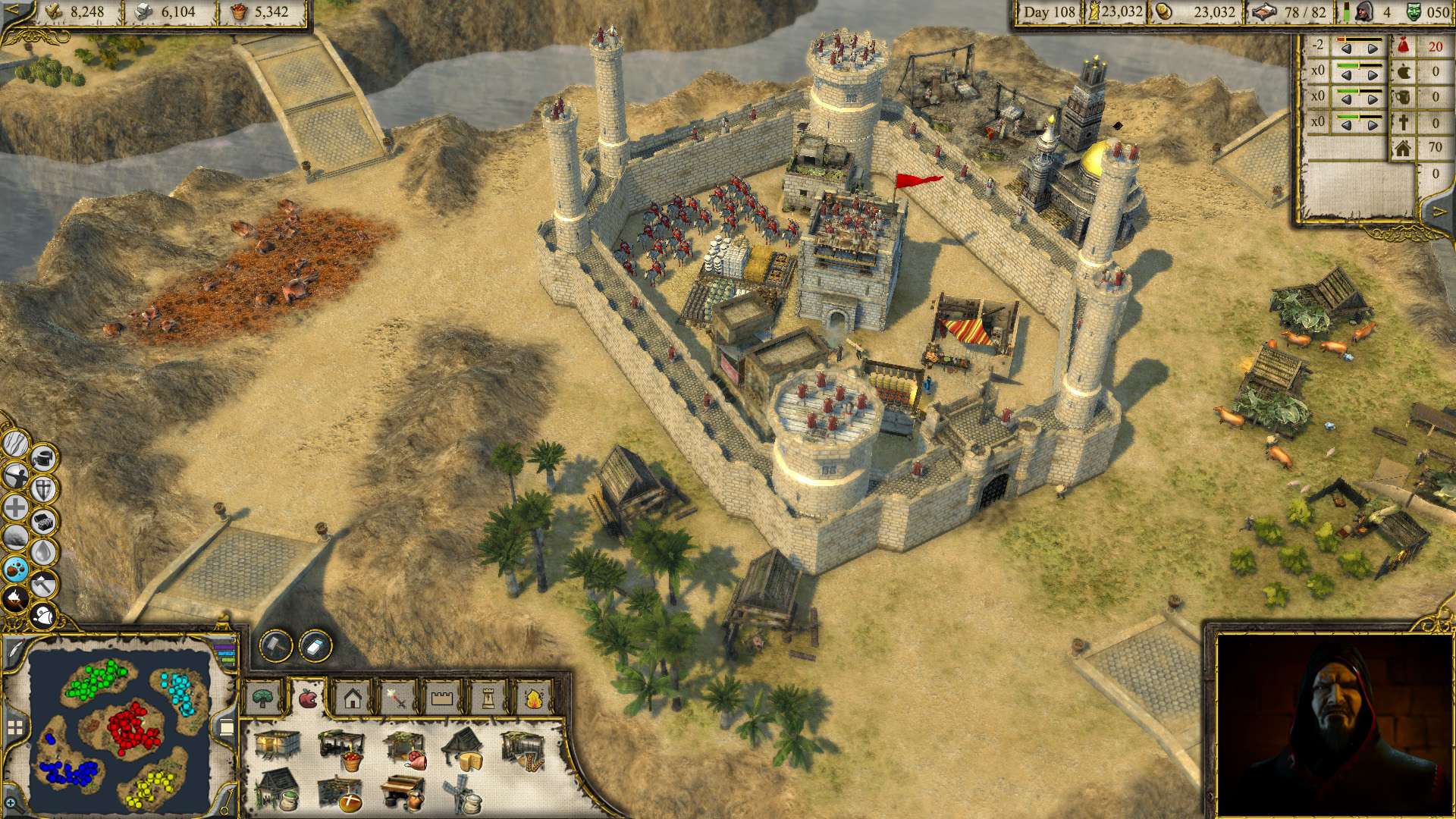Raise the tax rate with right arrow
Viewport: 1456px width, 819px height.
tap(1373, 49)
